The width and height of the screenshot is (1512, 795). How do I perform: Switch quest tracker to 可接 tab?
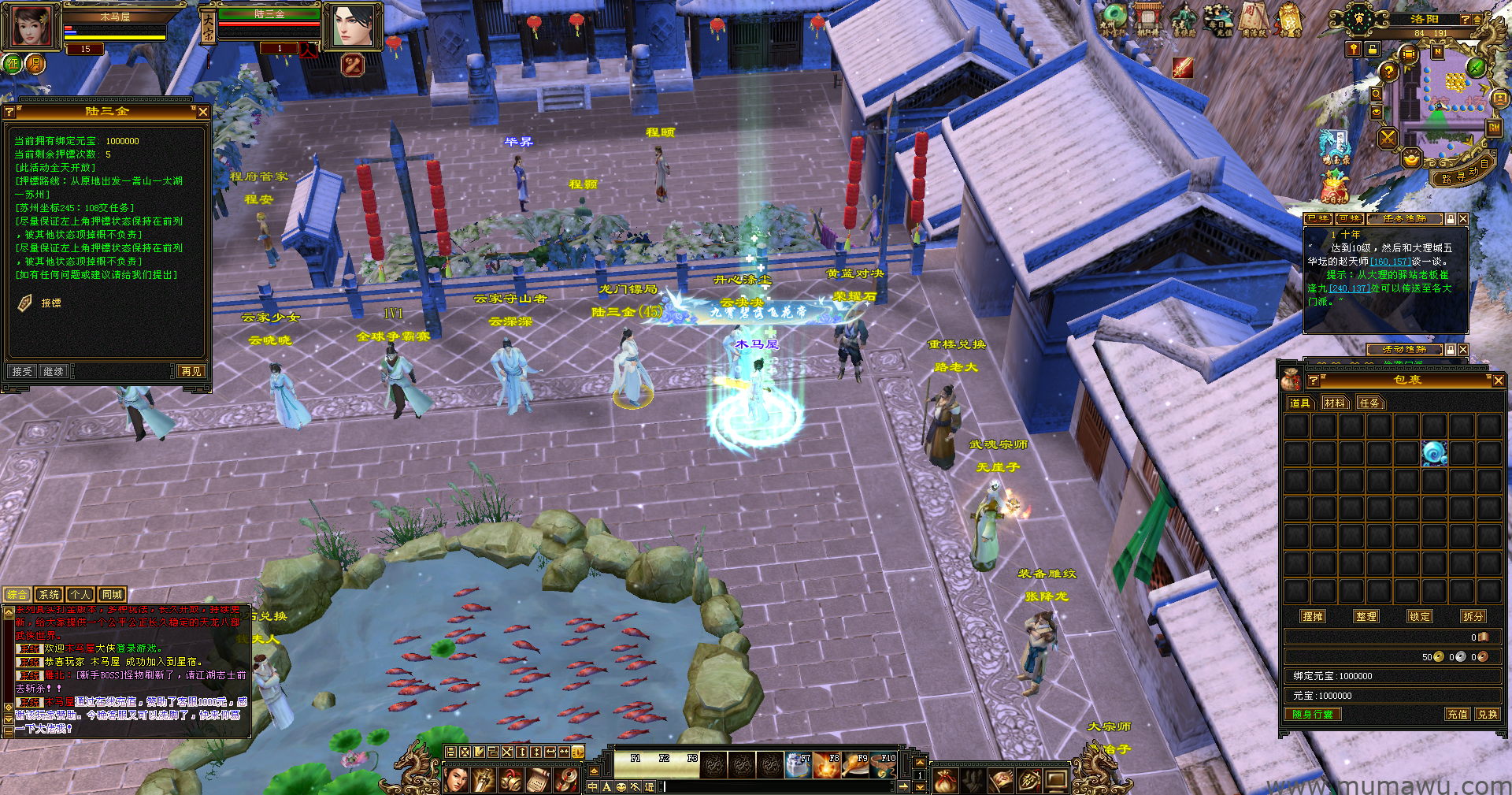pyautogui.click(x=1350, y=218)
